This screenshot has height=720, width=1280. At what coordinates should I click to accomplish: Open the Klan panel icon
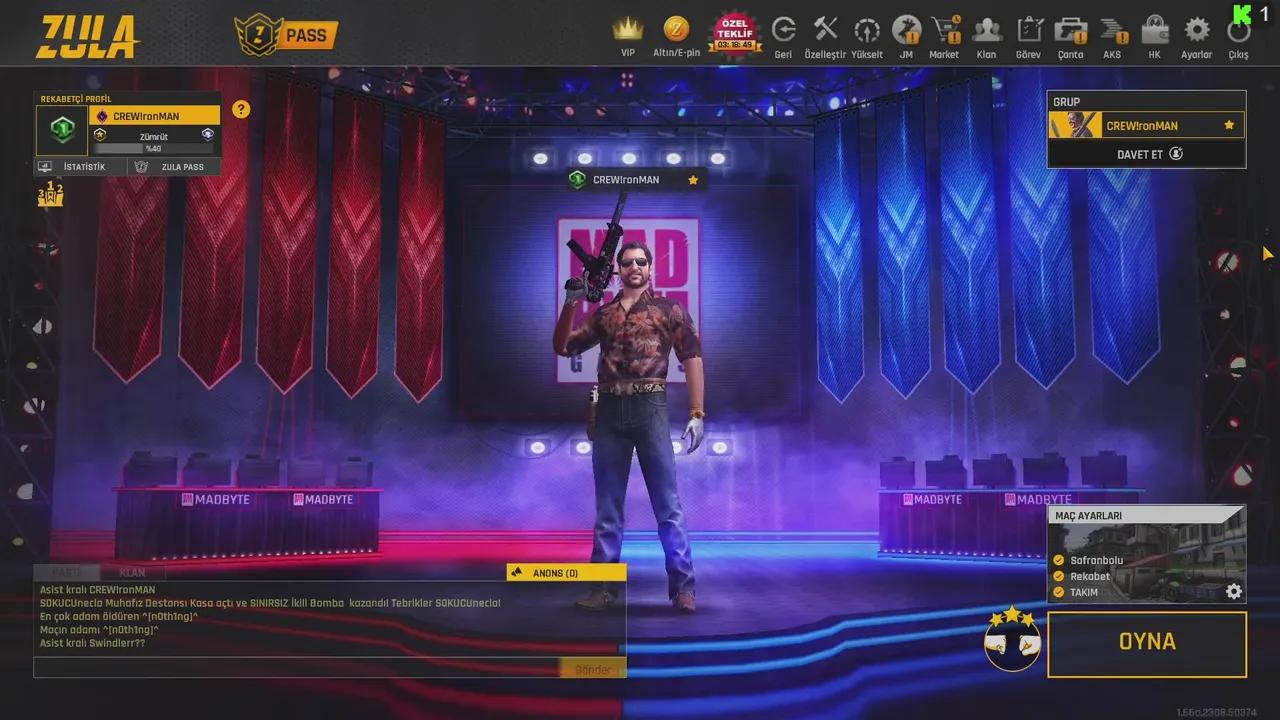(986, 30)
